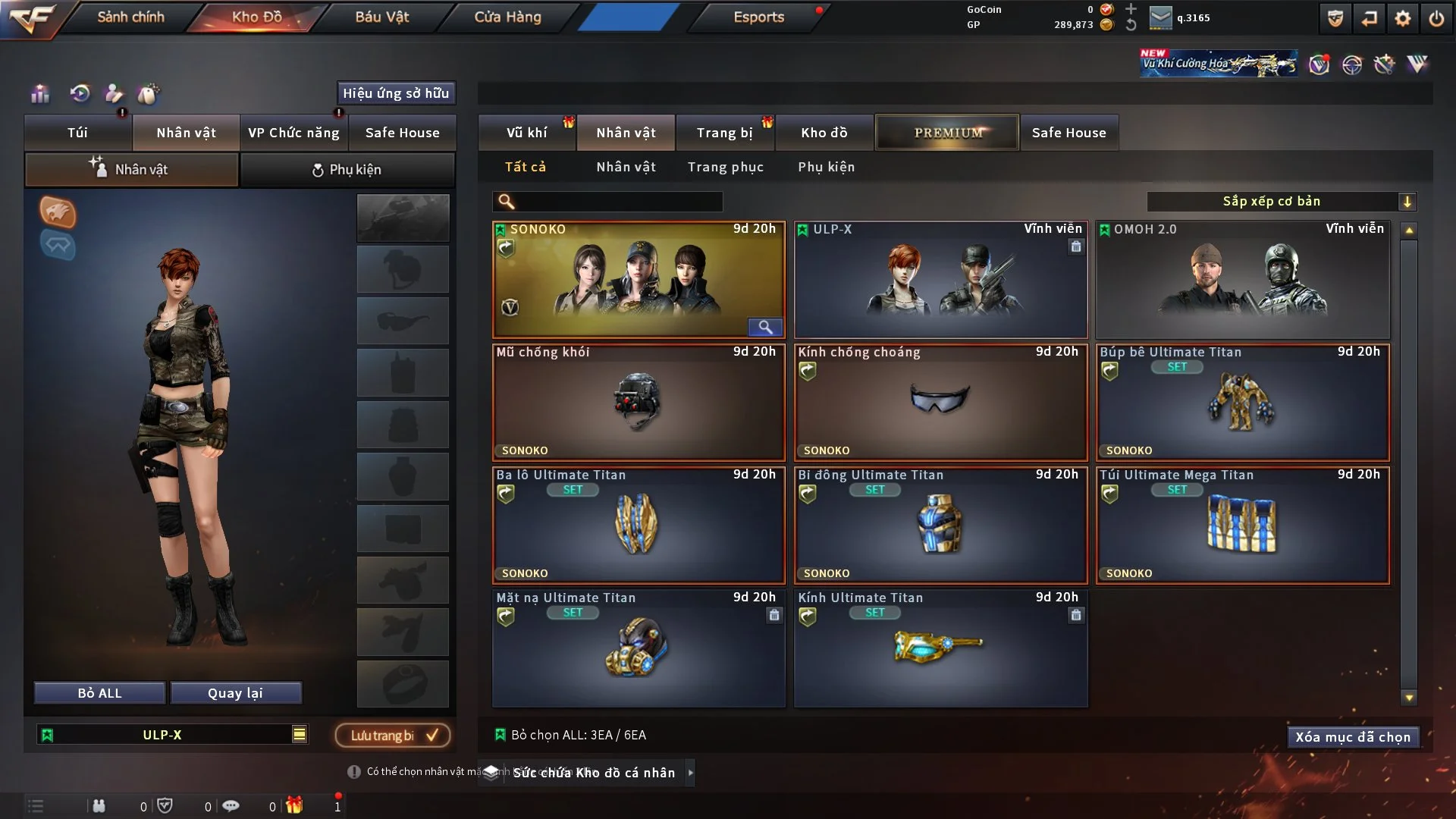The width and height of the screenshot is (1456, 819).
Task: Select the character customization icon top-left
Action: coord(114,94)
